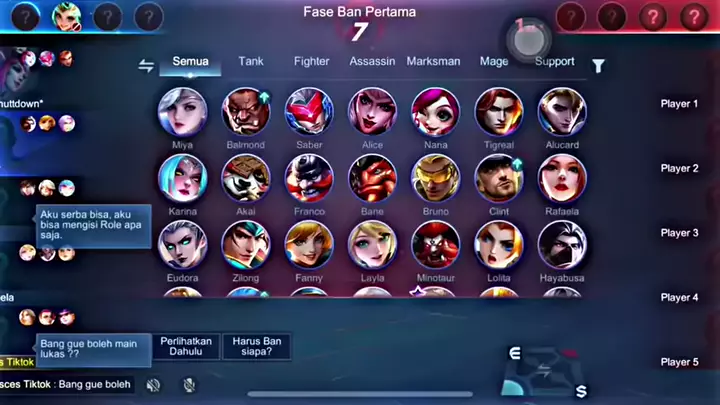Click the swap arrows icon beside Semua
The width and height of the screenshot is (720, 405).
pos(146,66)
